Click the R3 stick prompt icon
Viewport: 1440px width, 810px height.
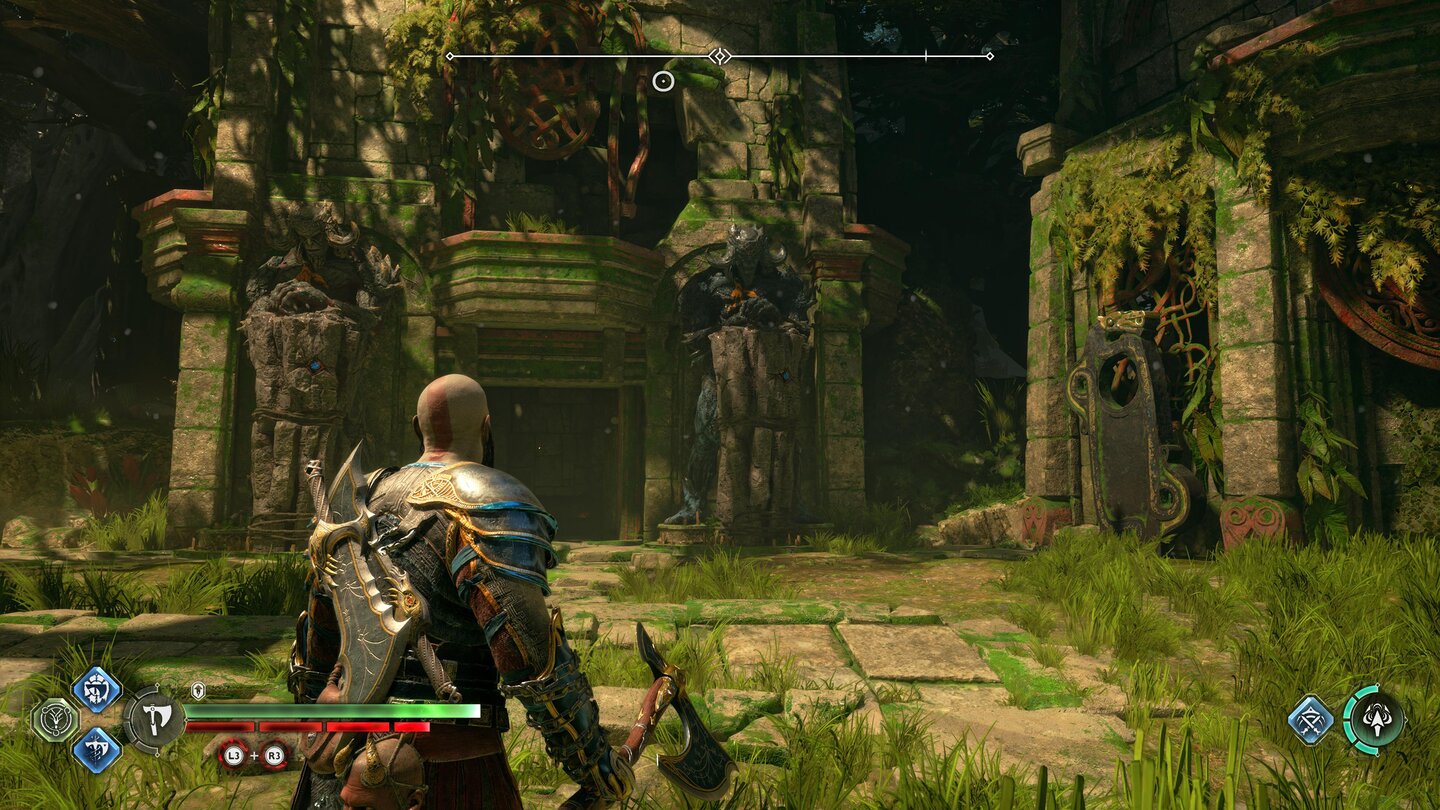276,755
